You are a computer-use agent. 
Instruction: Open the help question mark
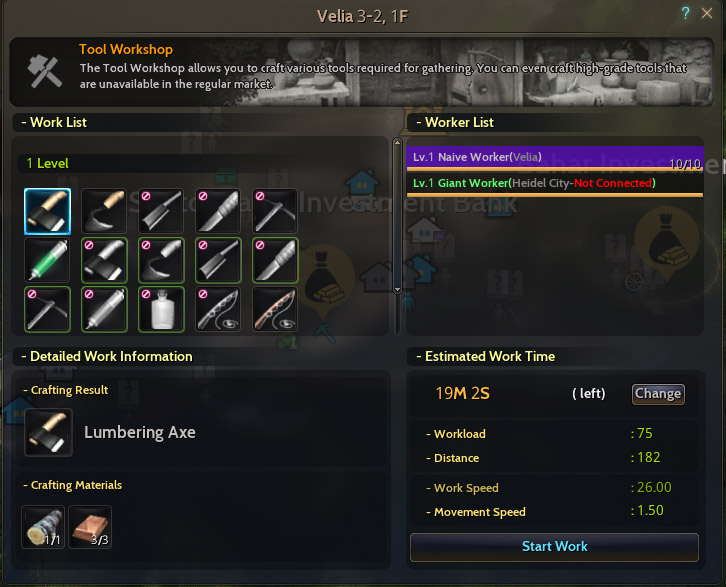coord(685,13)
